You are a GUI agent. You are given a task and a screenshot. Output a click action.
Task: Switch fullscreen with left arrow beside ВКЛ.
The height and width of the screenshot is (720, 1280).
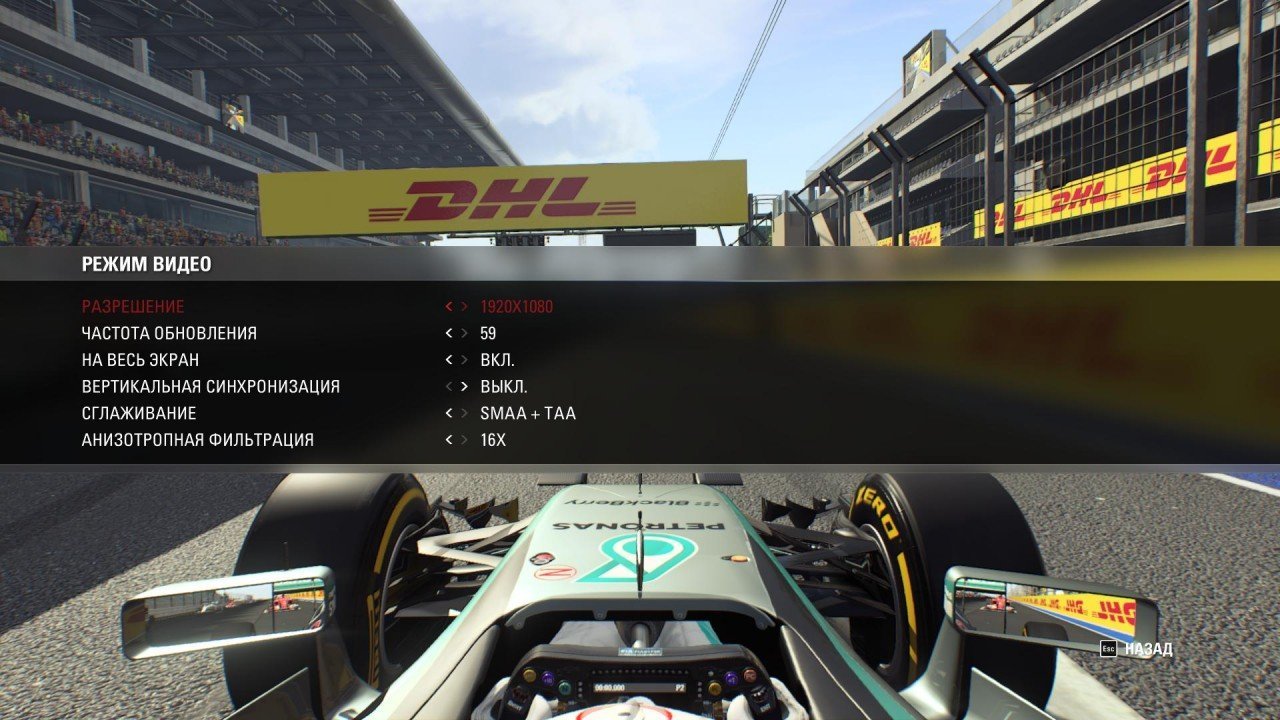(449, 360)
